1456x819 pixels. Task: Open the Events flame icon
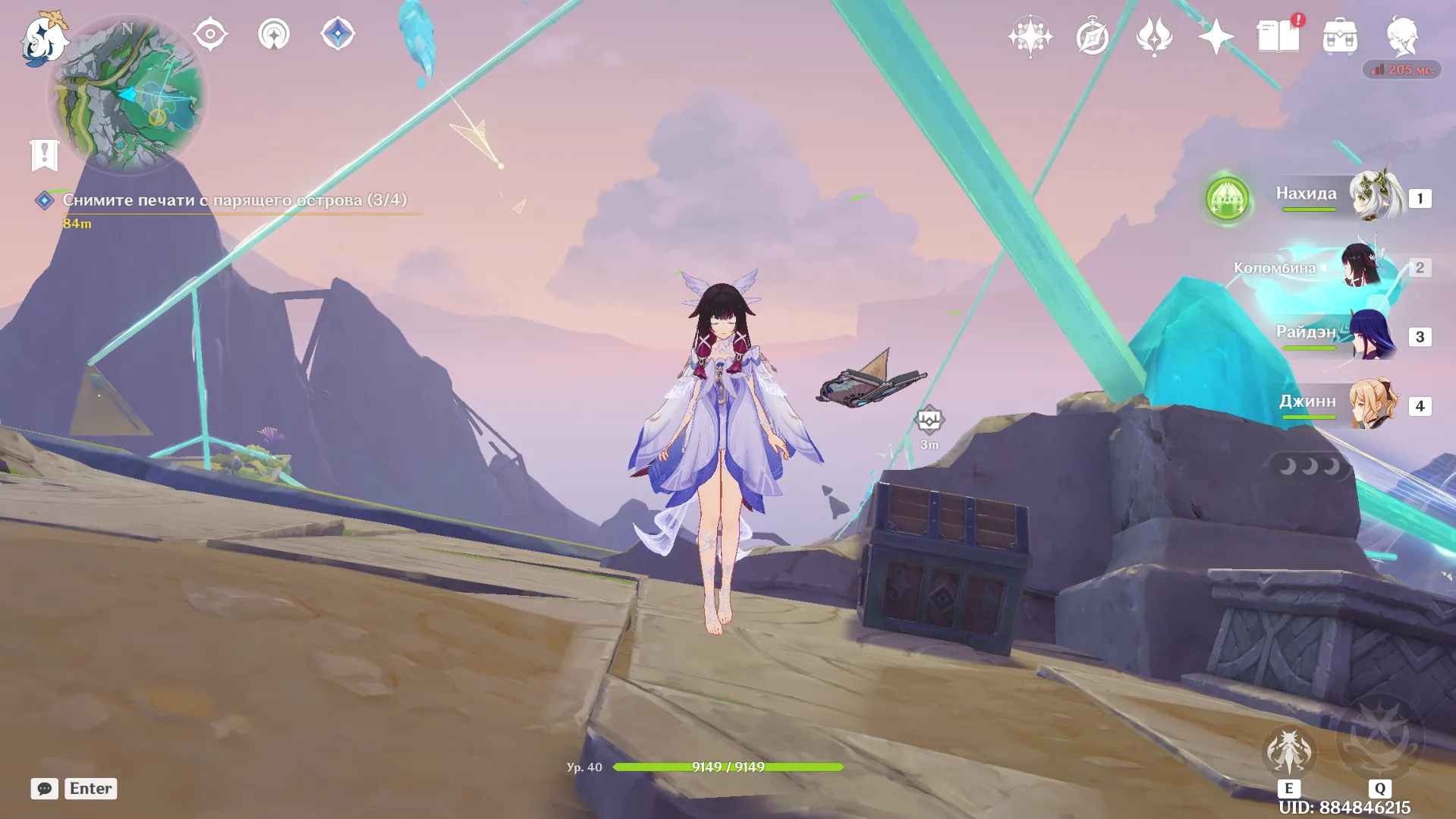pyautogui.click(x=1154, y=36)
